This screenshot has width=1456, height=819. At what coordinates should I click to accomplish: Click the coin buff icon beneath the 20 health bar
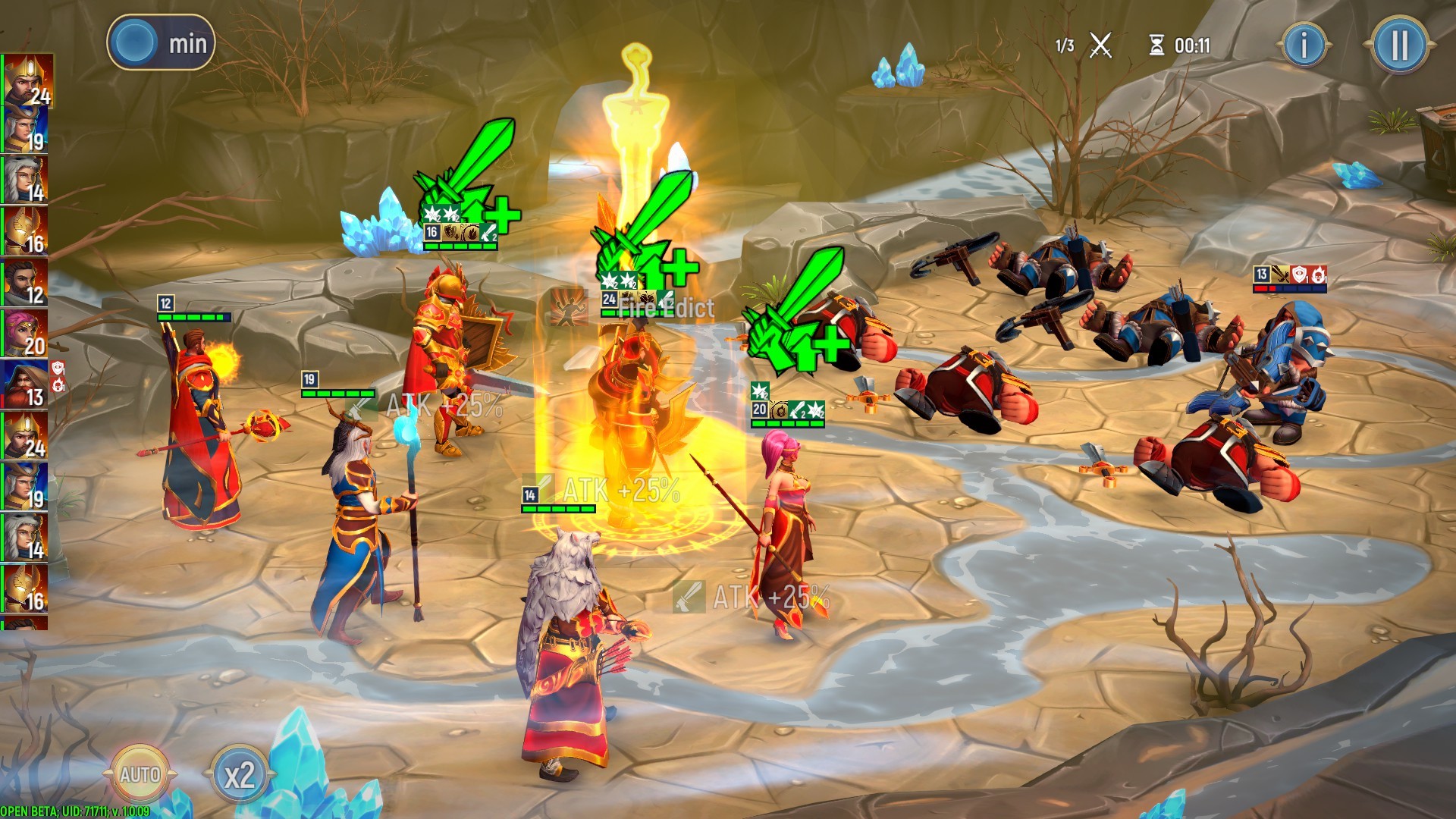pyautogui.click(x=779, y=407)
